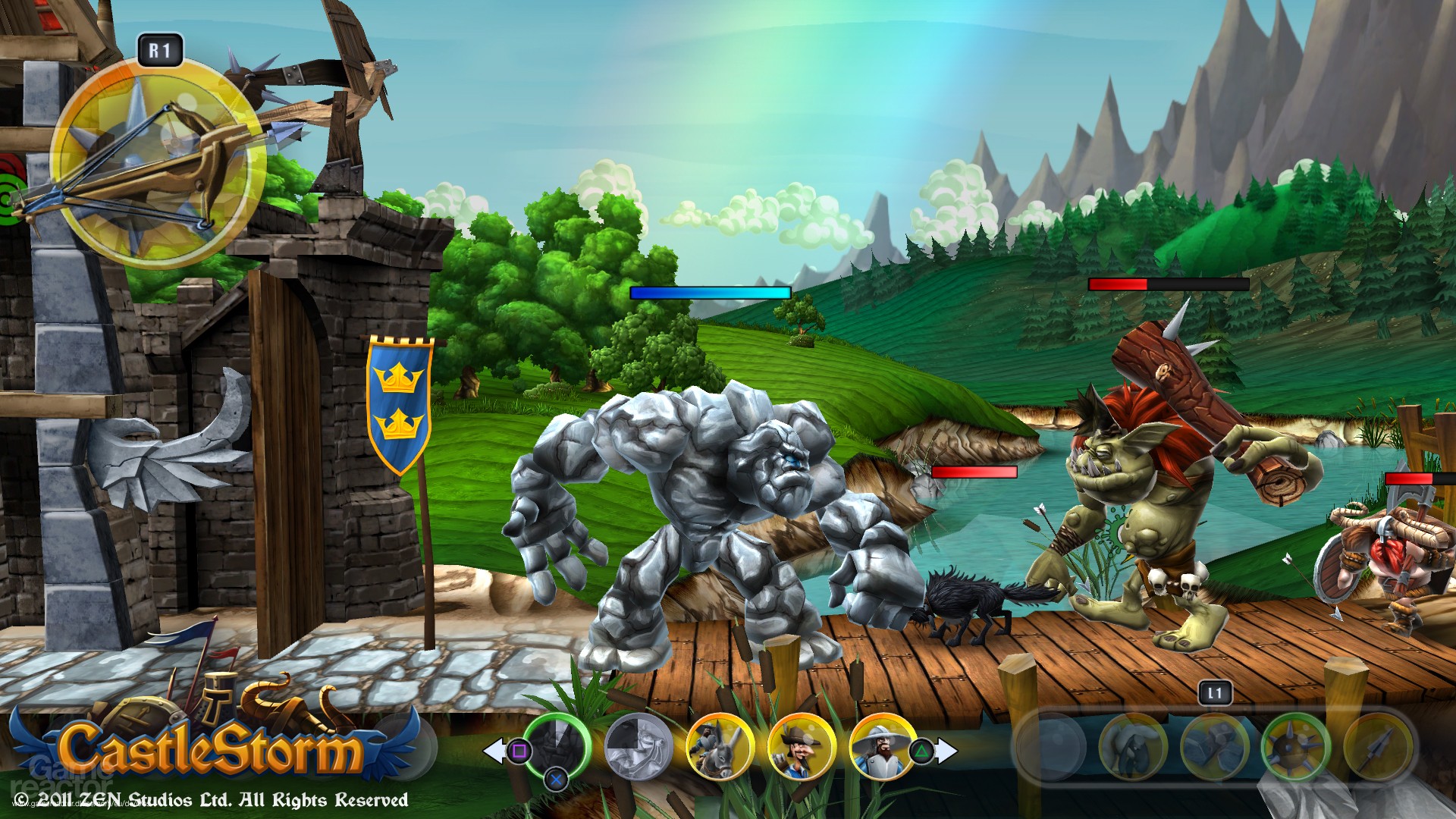This screenshot has width=1456, height=819.
Task: Expand troop list with right arrow
Action: [x=945, y=749]
